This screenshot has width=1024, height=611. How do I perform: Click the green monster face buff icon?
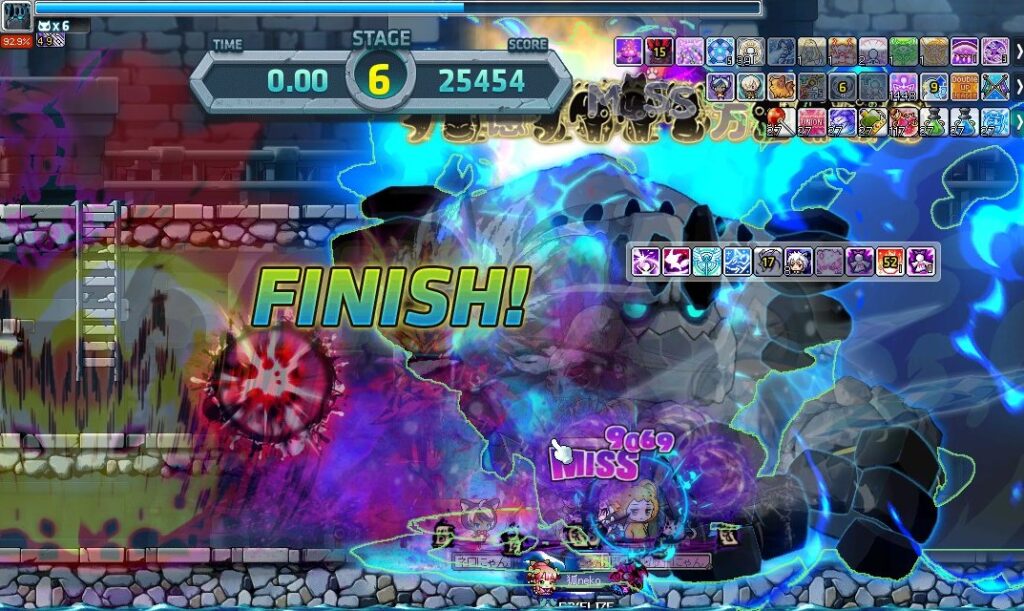coord(903,50)
